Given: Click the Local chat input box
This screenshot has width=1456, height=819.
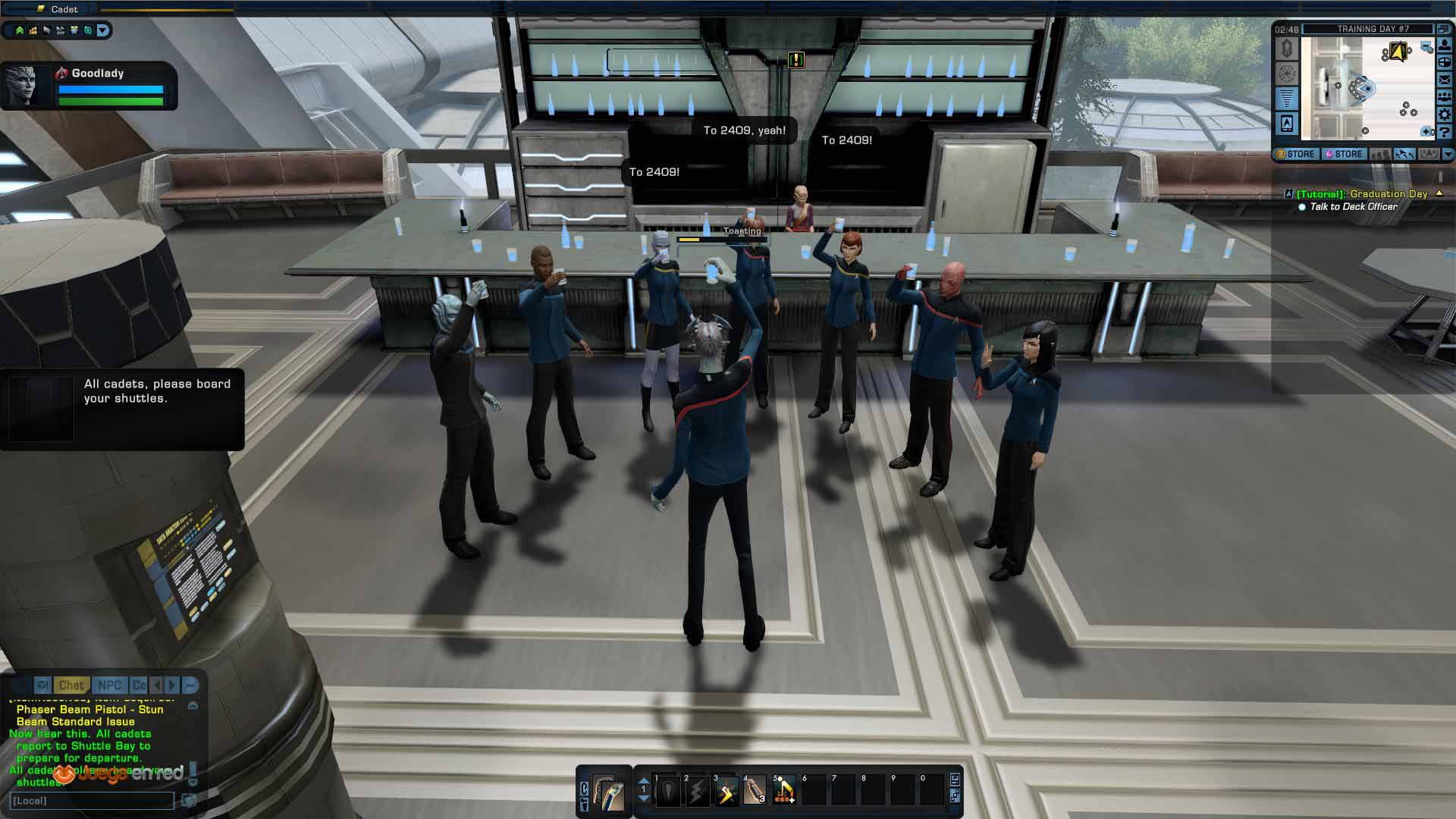Looking at the screenshot, I should point(91,801).
